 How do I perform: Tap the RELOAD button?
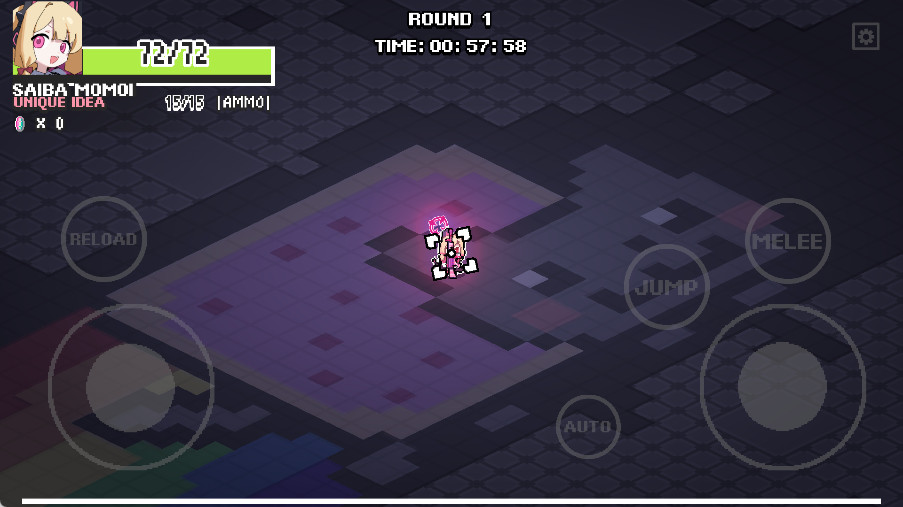click(104, 239)
